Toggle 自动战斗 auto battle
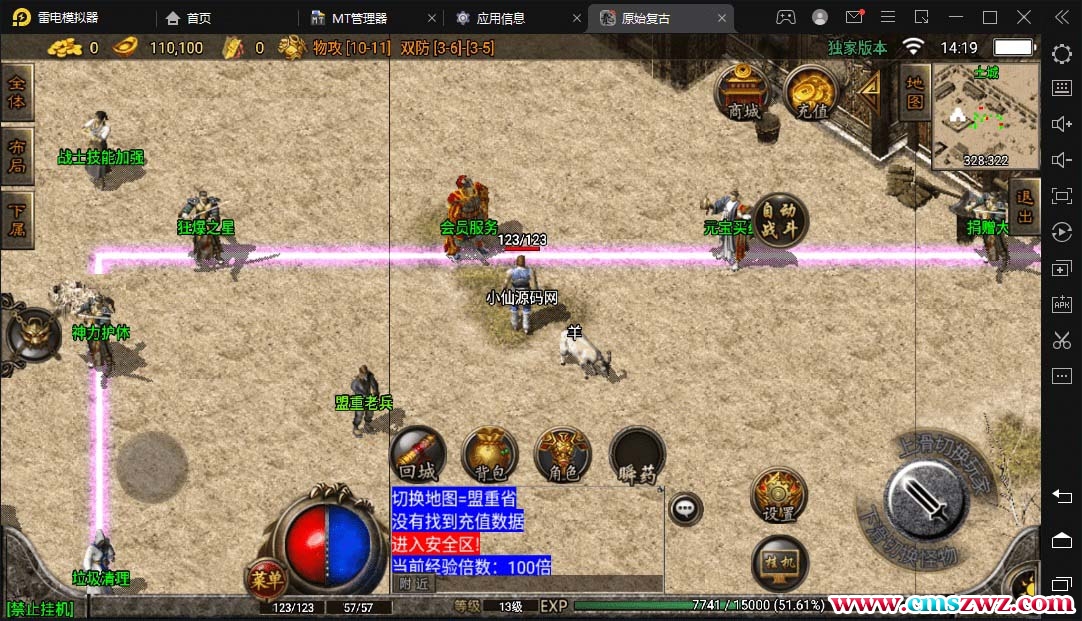 click(778, 221)
